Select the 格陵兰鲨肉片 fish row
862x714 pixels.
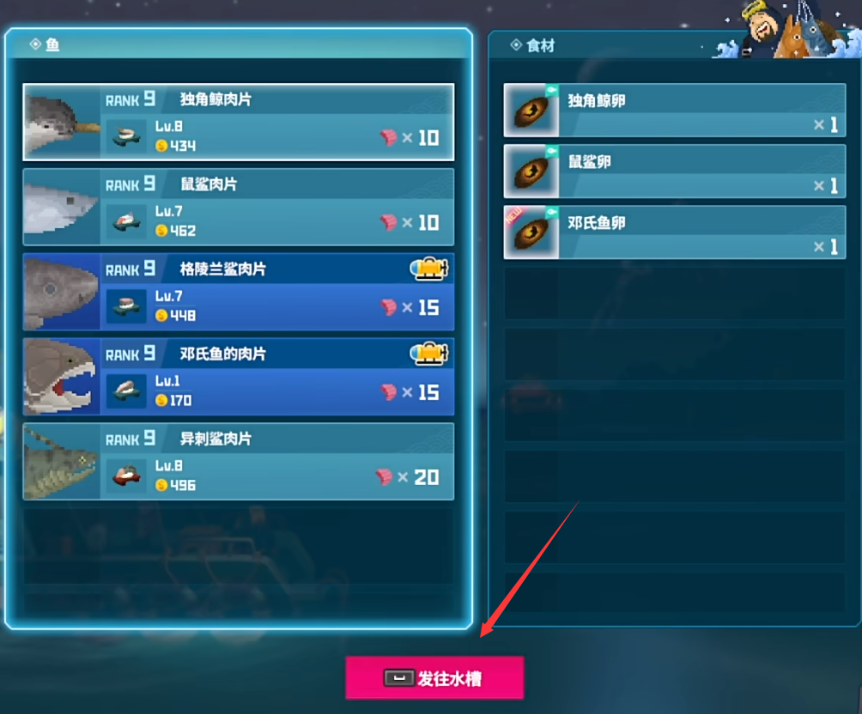[238, 292]
